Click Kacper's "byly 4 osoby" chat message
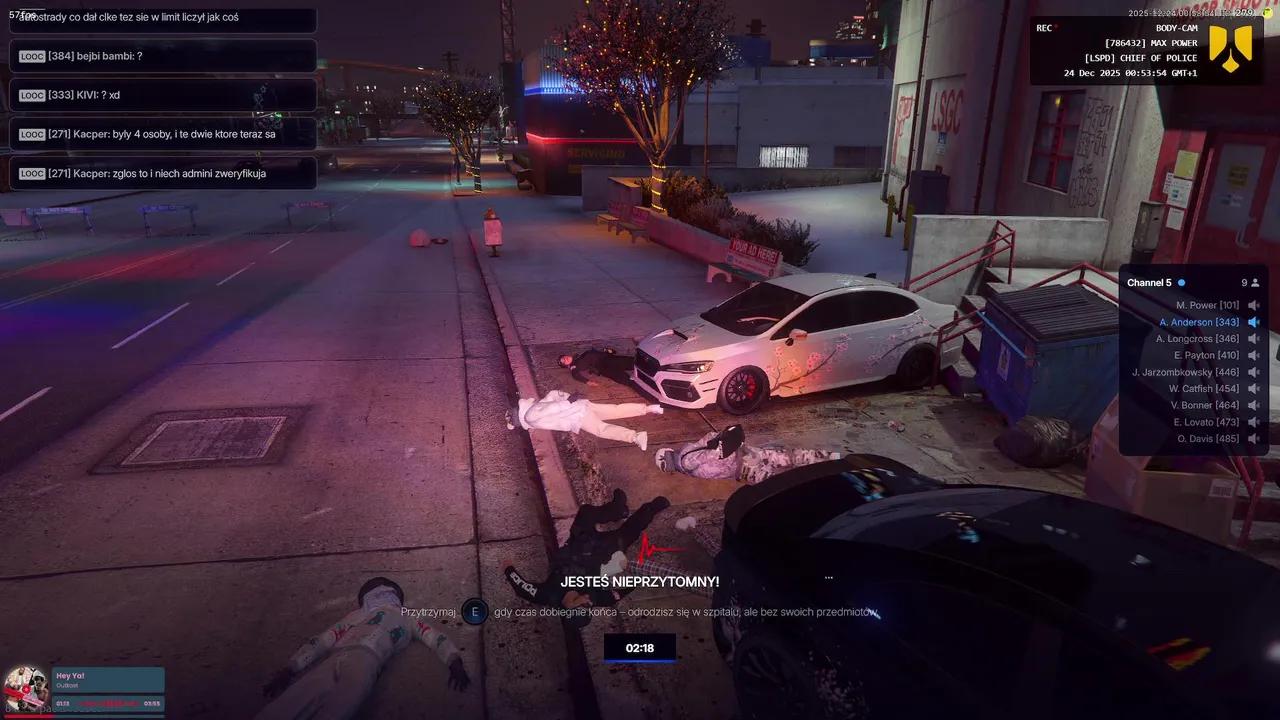Image resolution: width=1280 pixels, height=720 pixels. pyautogui.click(x=162, y=134)
